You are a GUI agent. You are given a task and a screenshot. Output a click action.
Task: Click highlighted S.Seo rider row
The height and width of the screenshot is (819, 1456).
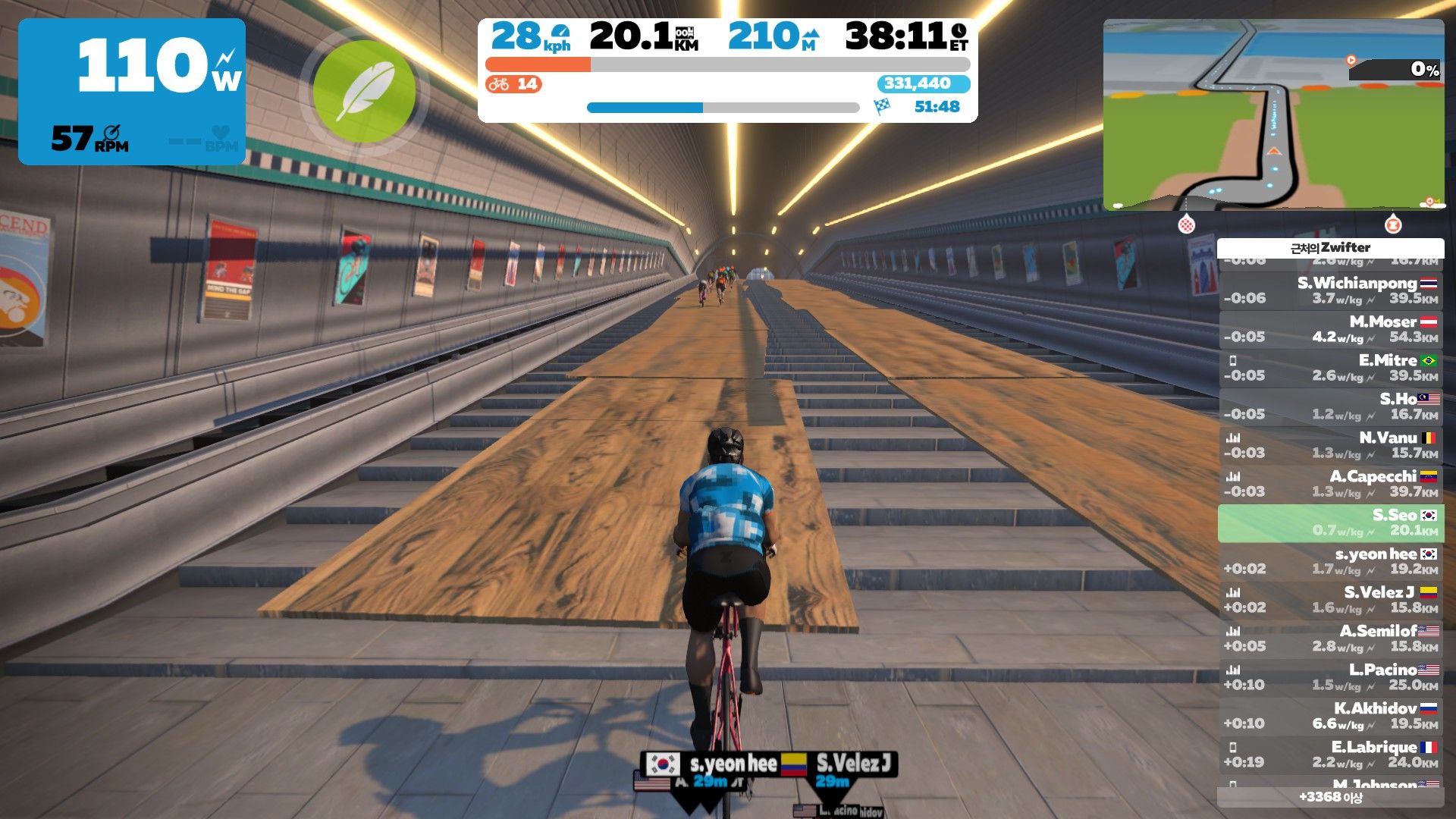pyautogui.click(x=1331, y=522)
